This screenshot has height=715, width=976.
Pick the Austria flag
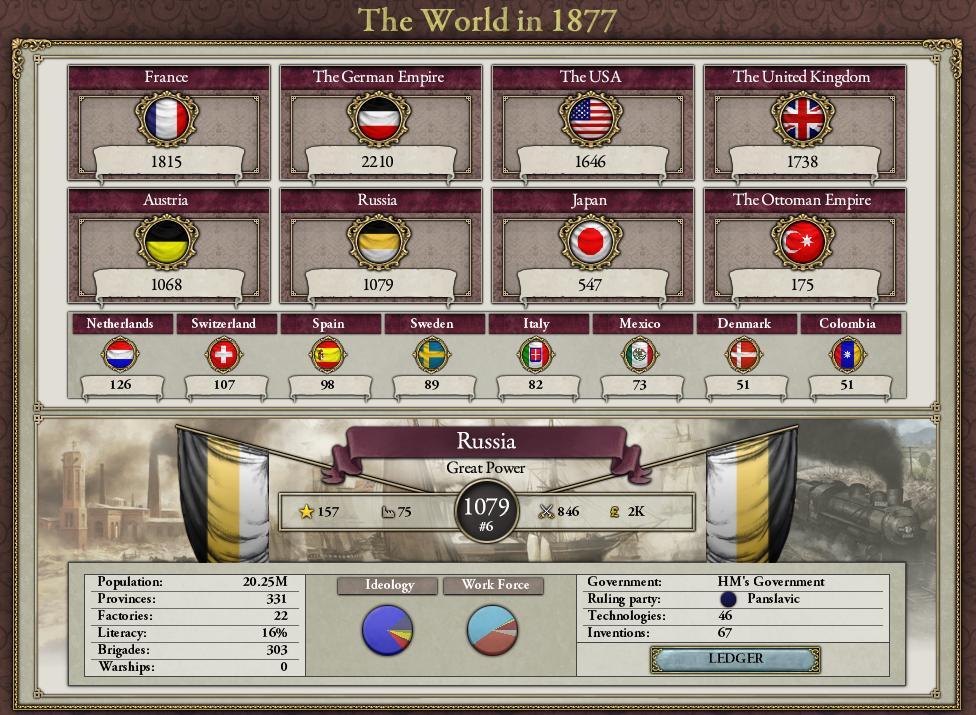click(166, 243)
